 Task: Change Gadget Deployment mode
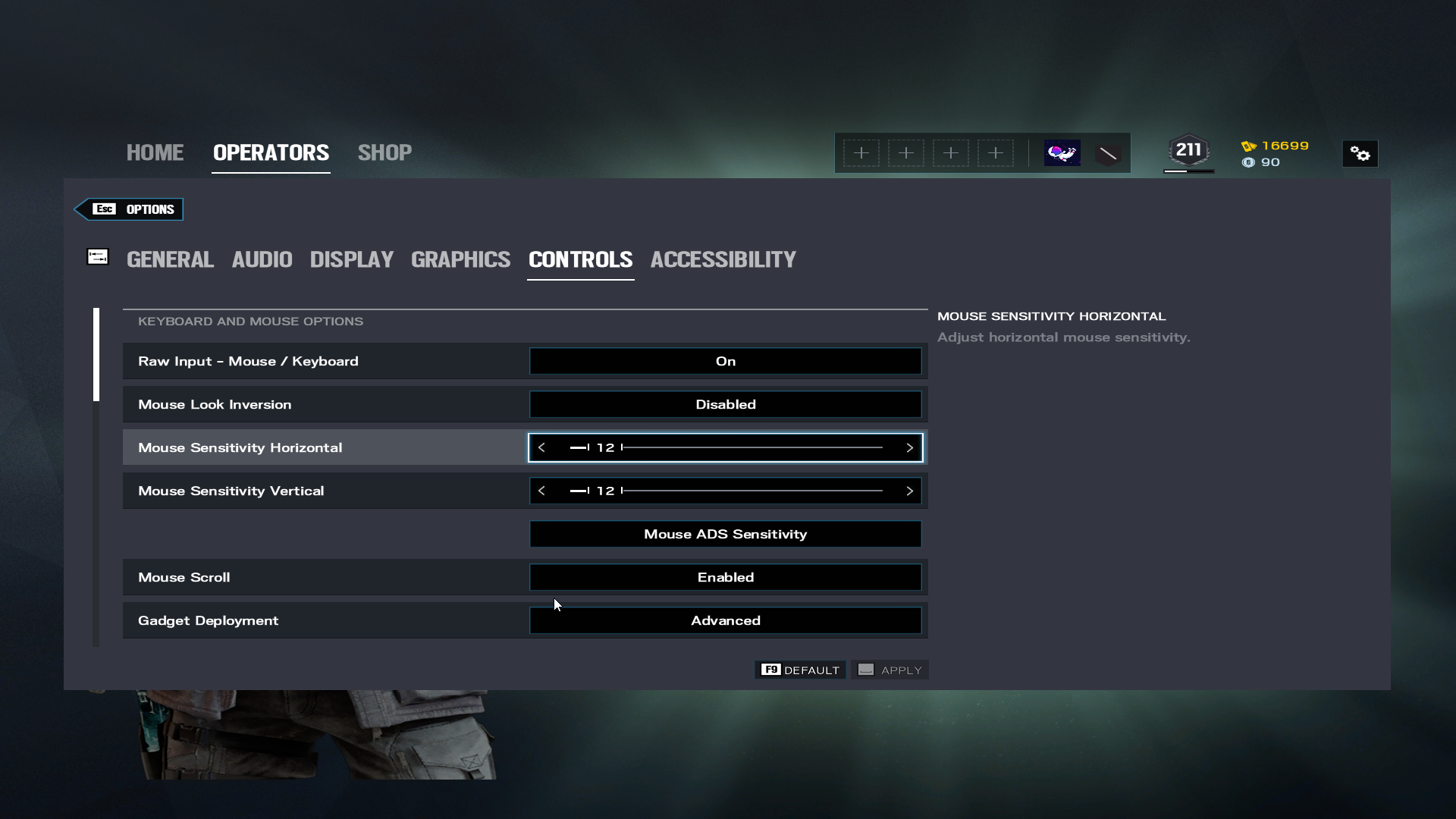[x=725, y=620]
